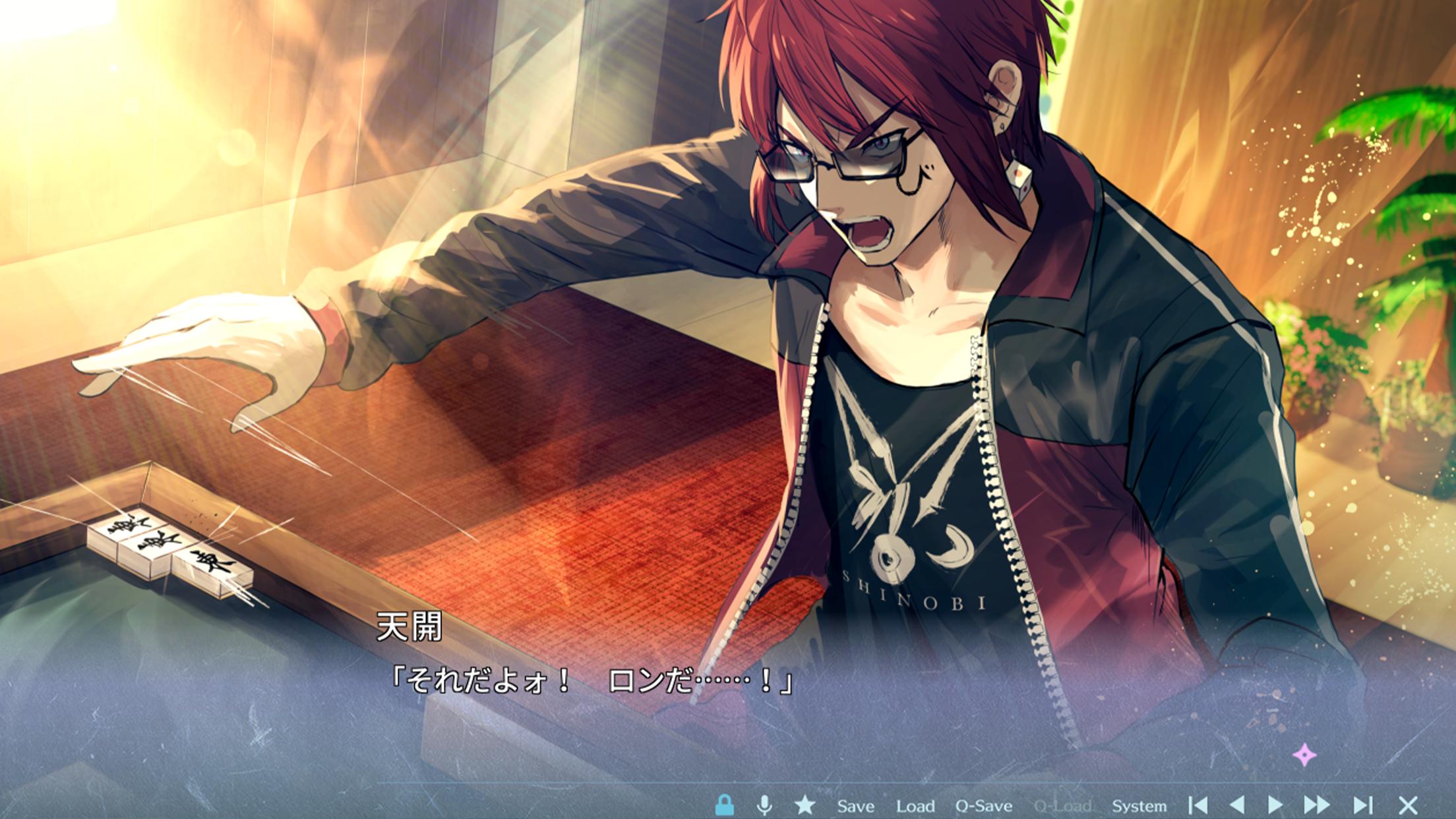This screenshot has height=819, width=1456.
Task: Mark this line with the star icon
Action: click(804, 805)
